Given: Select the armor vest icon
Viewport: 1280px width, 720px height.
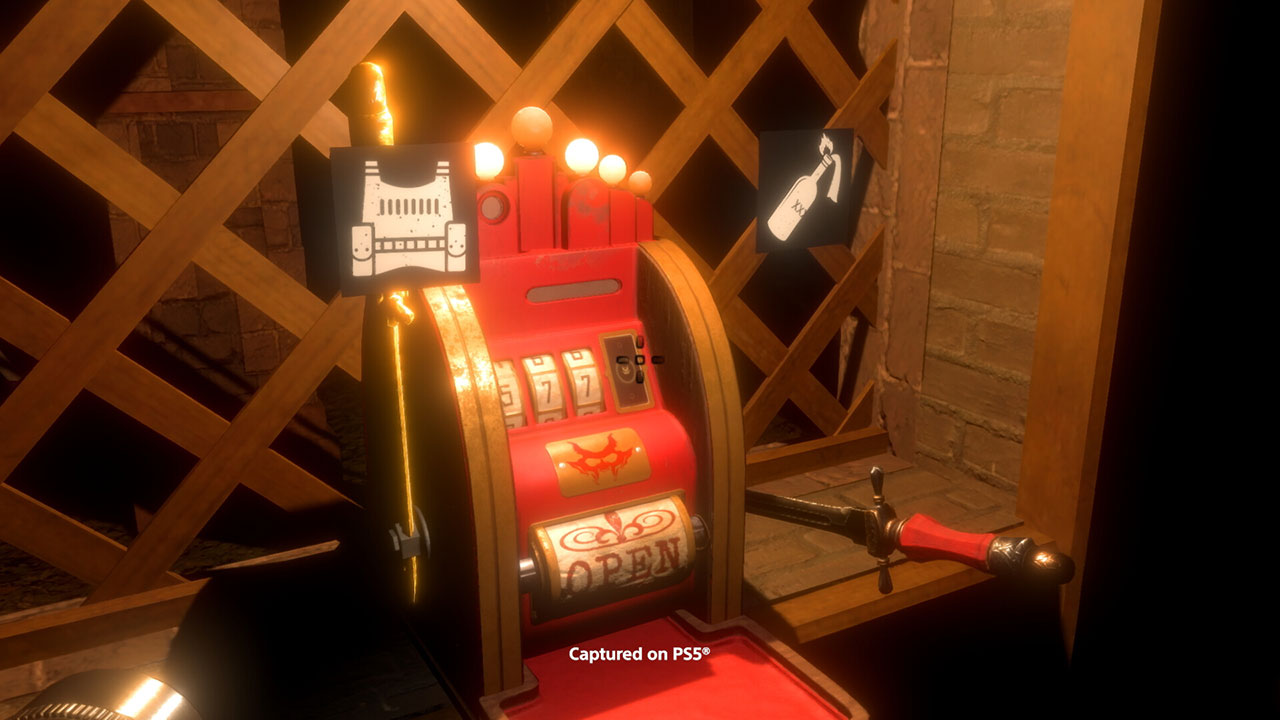Looking at the screenshot, I should tap(404, 218).
